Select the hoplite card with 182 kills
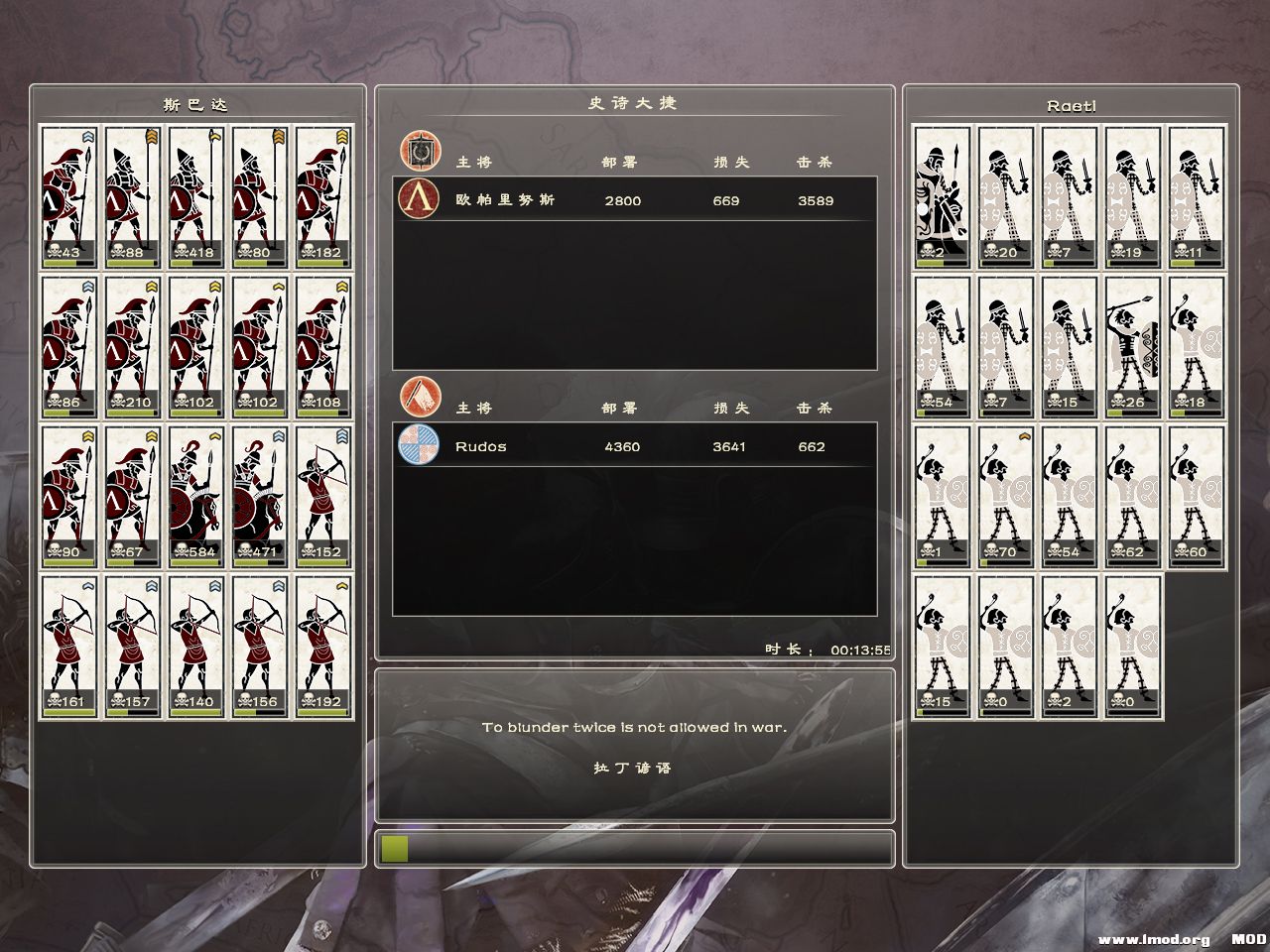The image size is (1270, 952). pos(323,196)
